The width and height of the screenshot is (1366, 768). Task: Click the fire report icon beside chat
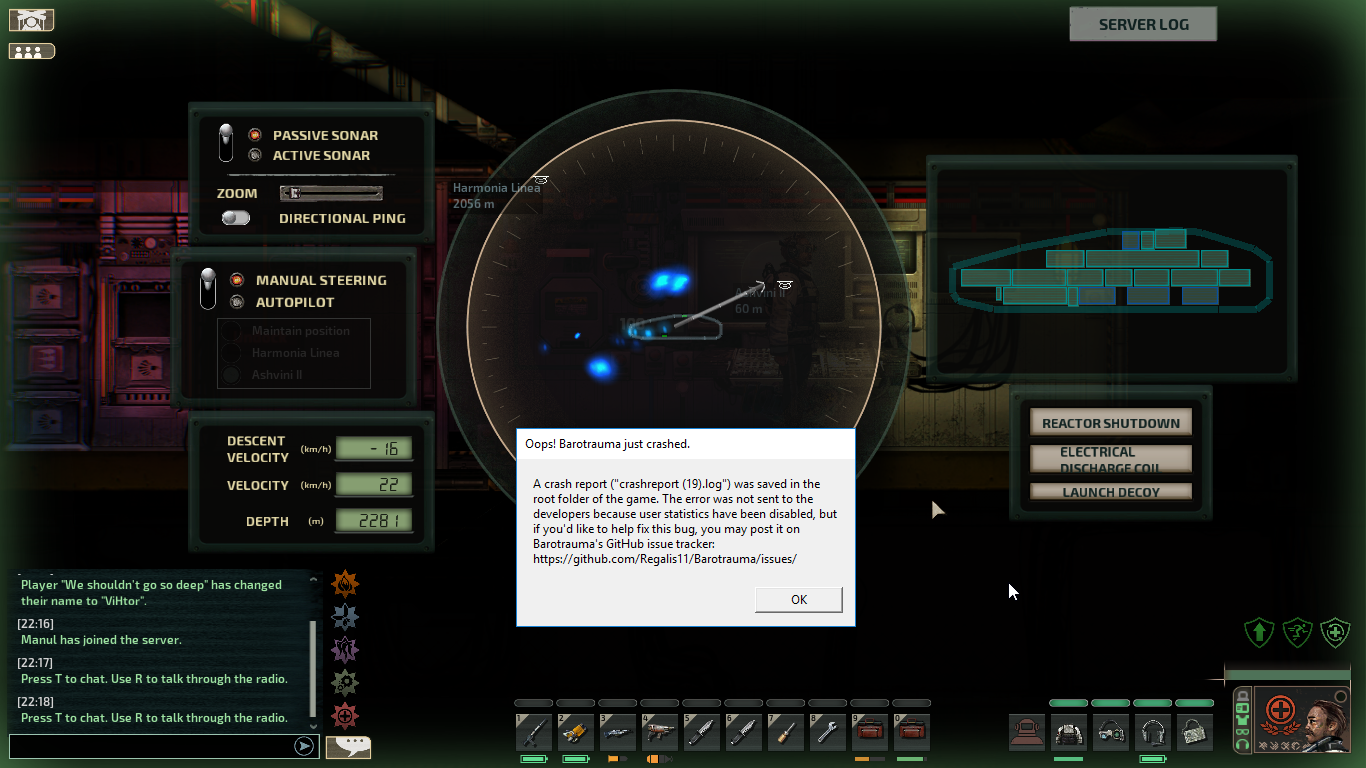coord(345,583)
